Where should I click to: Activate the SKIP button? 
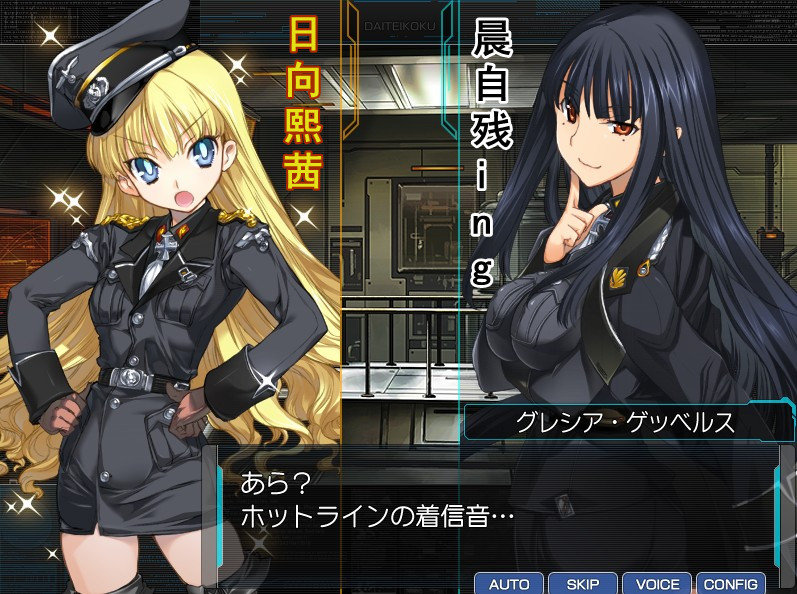pos(582,584)
